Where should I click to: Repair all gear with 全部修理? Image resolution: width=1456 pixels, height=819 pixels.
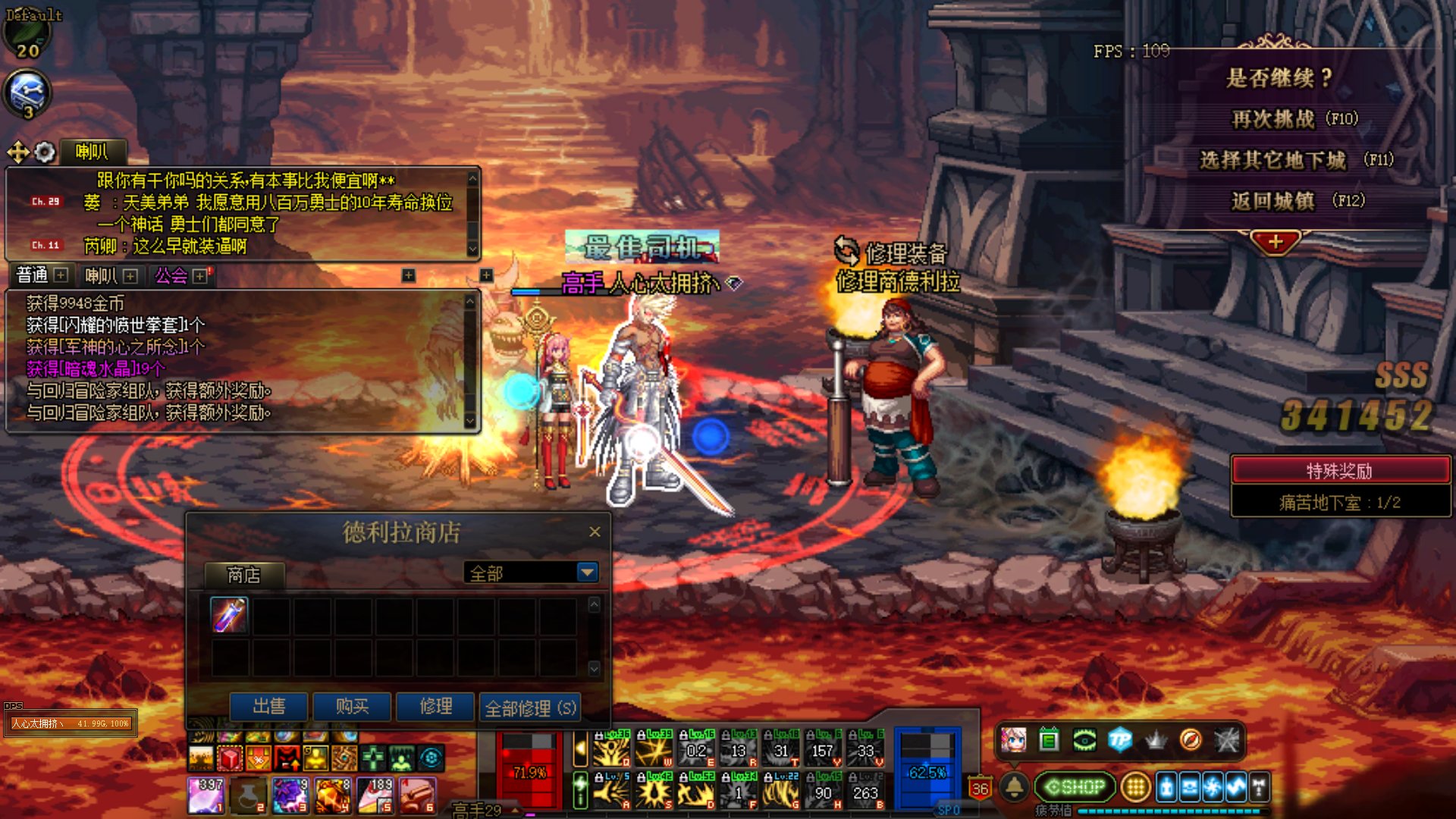(x=530, y=708)
